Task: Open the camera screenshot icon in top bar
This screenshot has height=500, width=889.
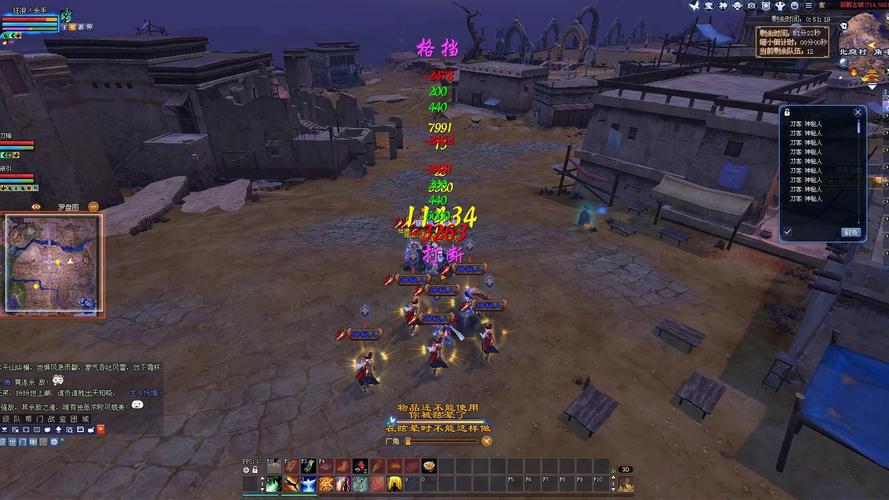Action: tap(752, 6)
